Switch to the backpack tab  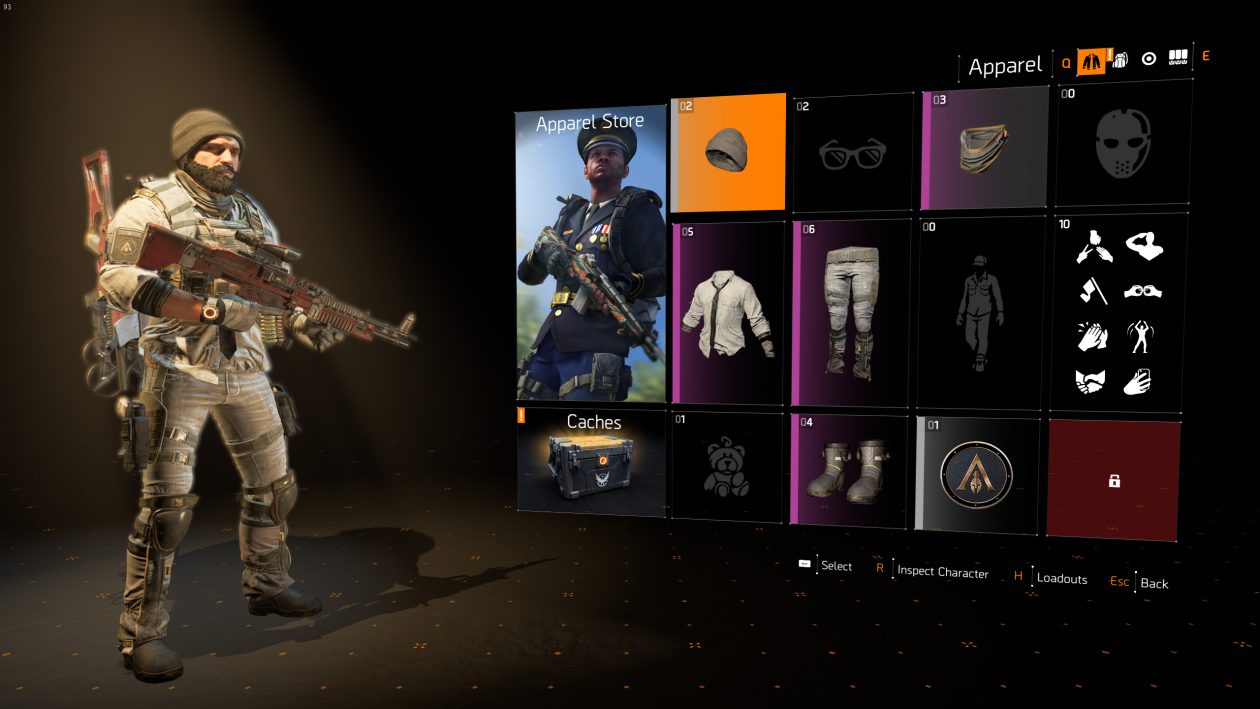1121,59
